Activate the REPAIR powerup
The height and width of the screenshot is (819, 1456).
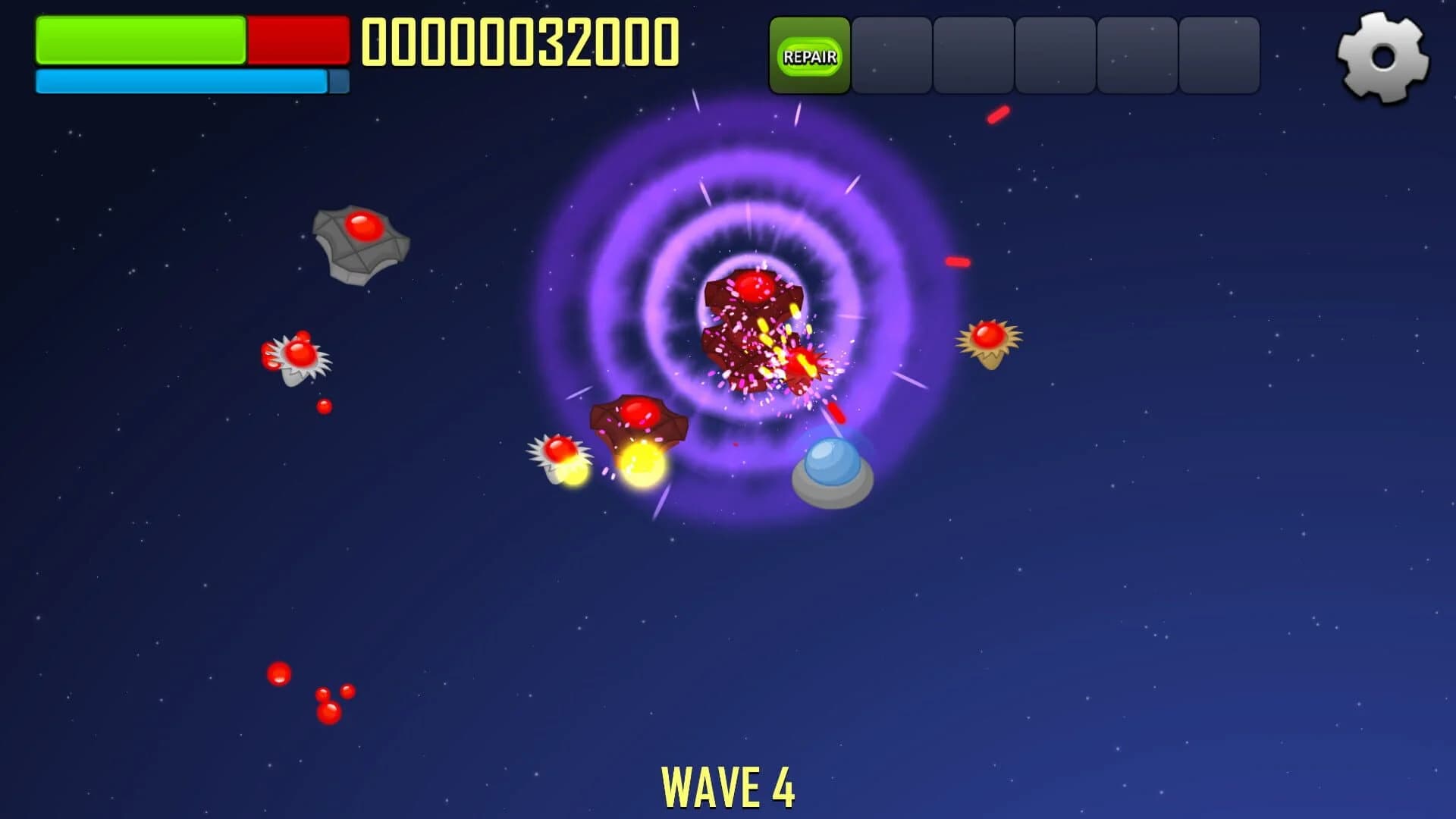[810, 55]
